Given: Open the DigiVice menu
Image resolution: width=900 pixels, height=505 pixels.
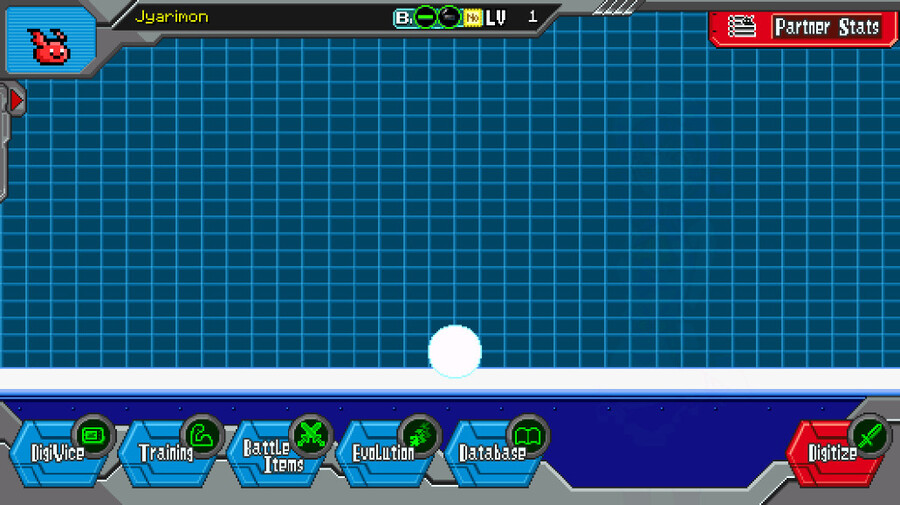Looking at the screenshot, I should 60,453.
